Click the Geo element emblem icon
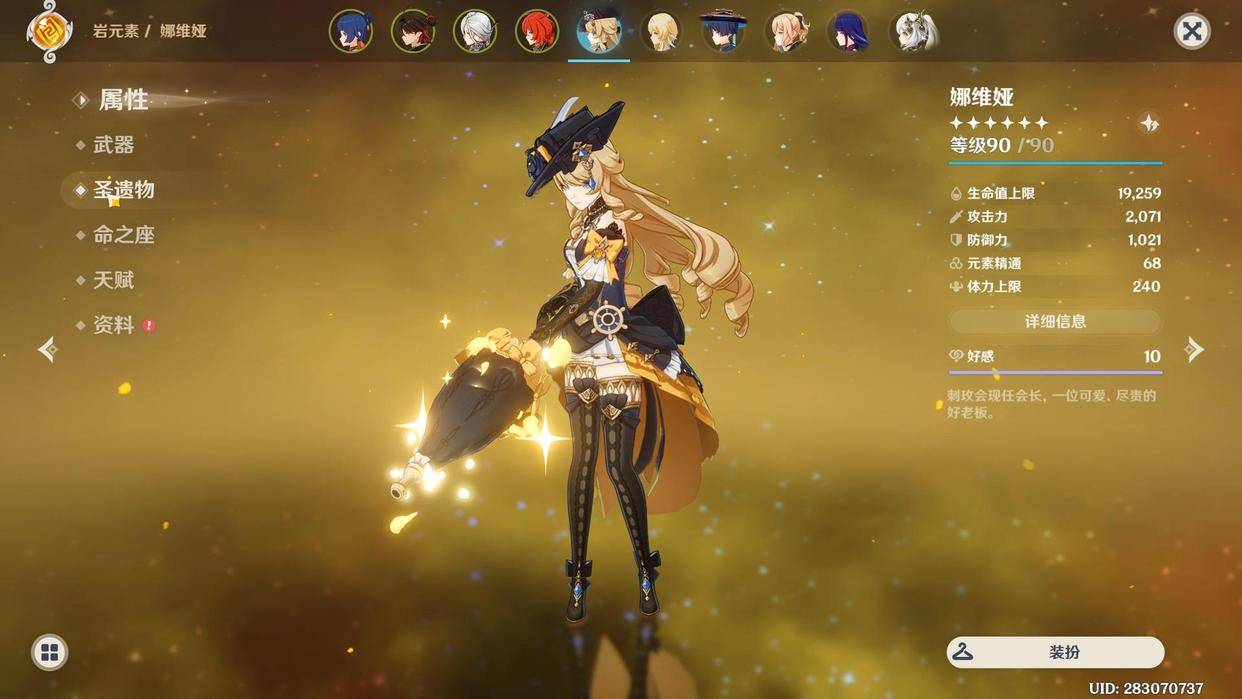Viewport: 1242px width, 699px height. point(49,31)
